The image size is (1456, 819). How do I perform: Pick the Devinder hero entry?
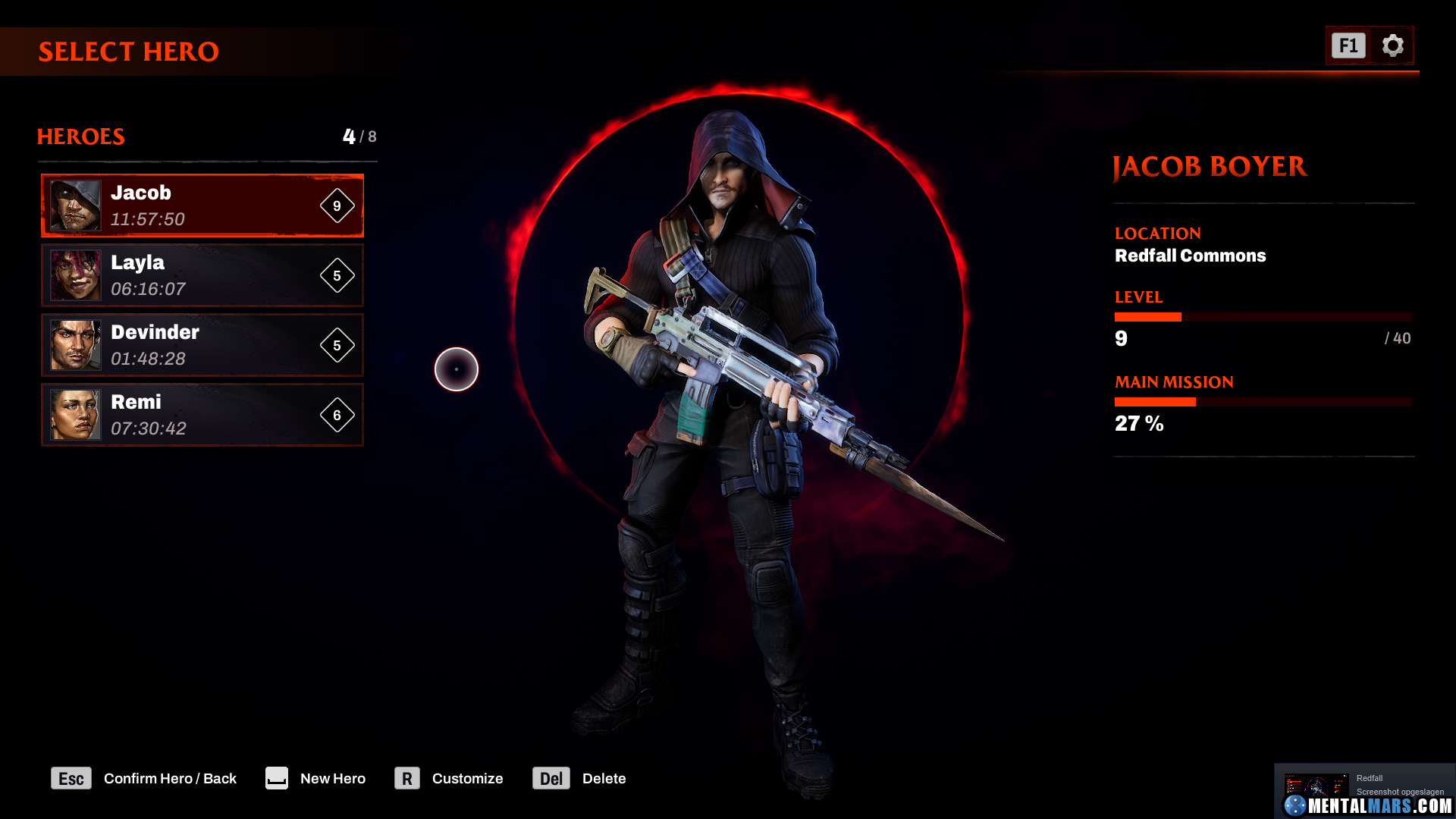[x=202, y=345]
